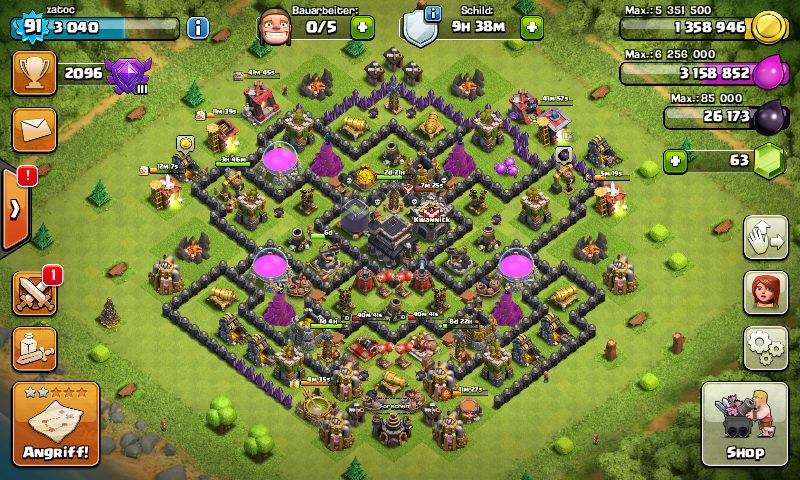Show shield info via the i icon
This screenshot has height=480, width=800.
(433, 13)
